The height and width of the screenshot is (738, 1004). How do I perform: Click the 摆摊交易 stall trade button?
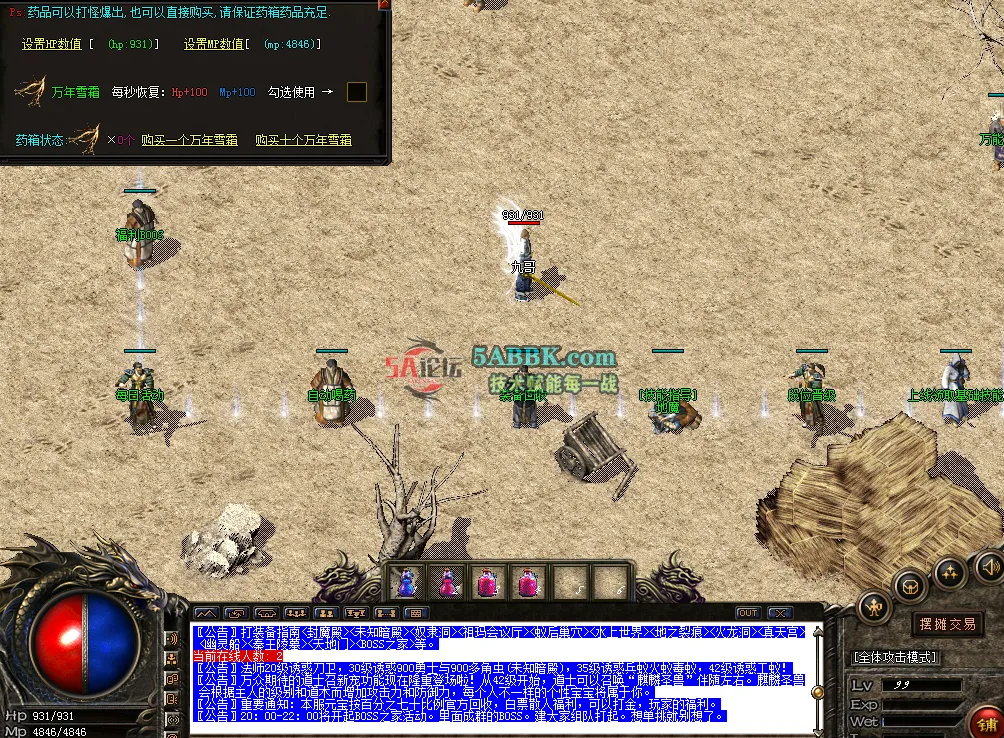[946, 624]
